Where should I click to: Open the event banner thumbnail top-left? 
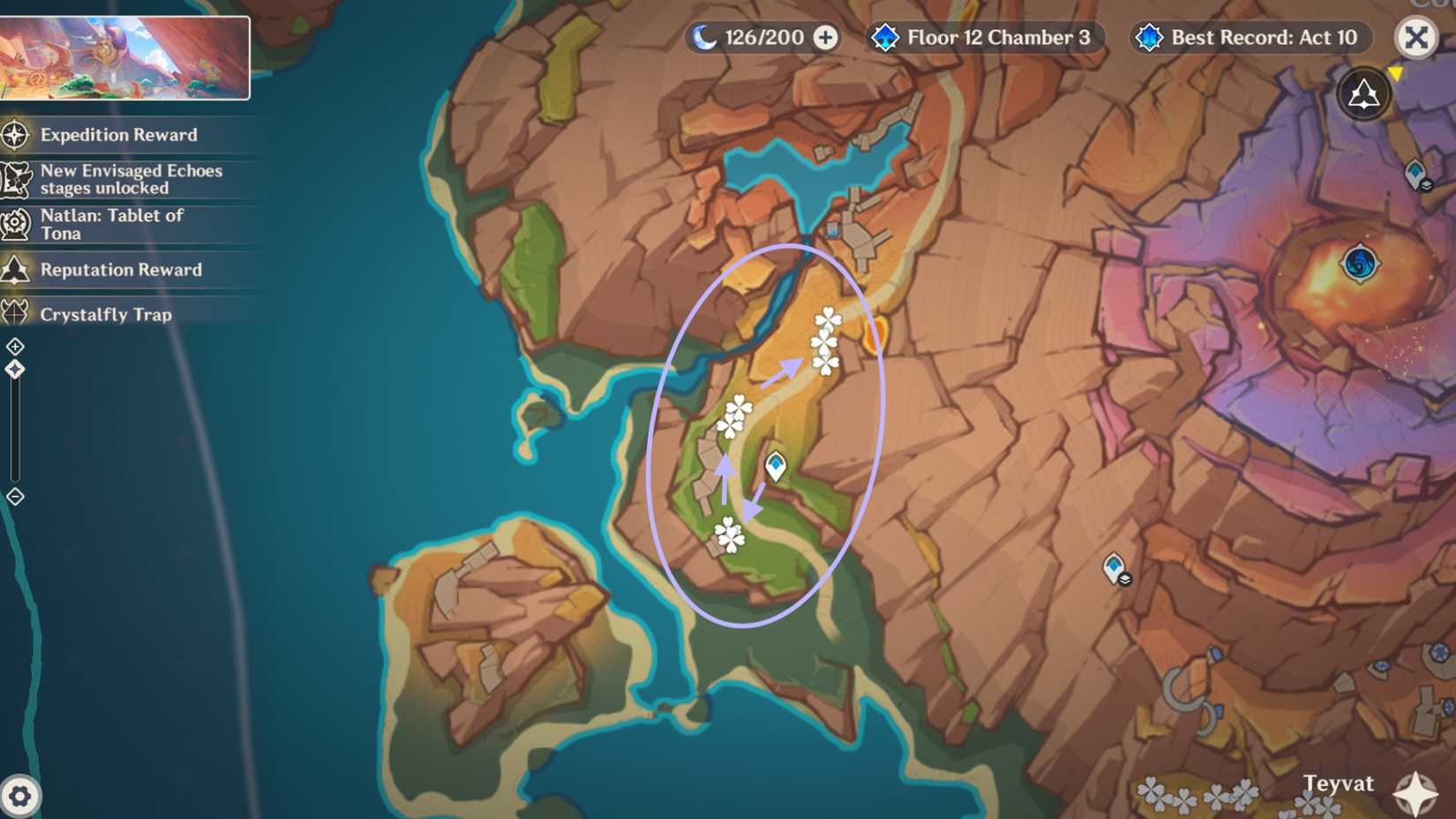pyautogui.click(x=126, y=56)
